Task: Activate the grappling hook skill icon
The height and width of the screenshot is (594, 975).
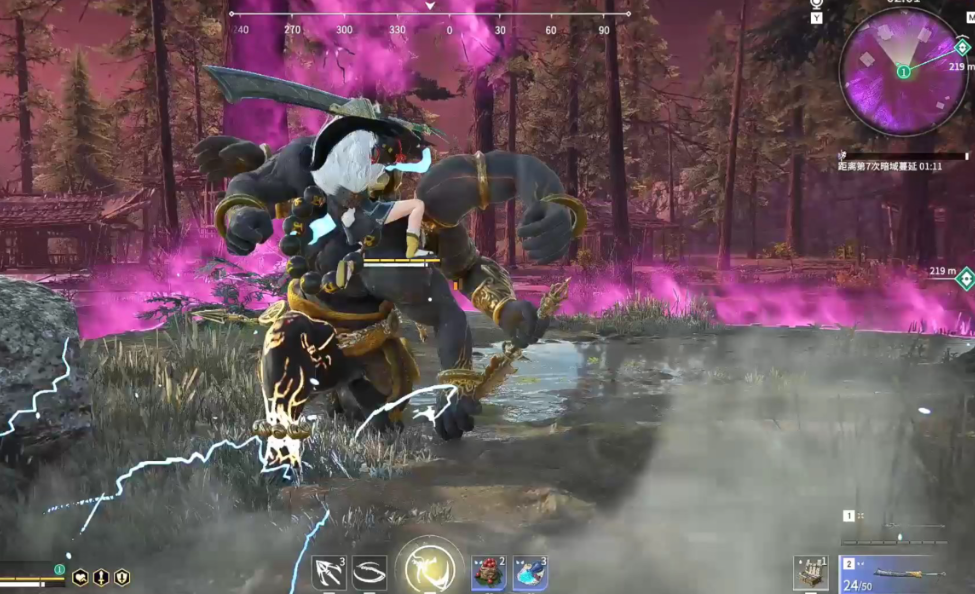Action: pos(329,572)
